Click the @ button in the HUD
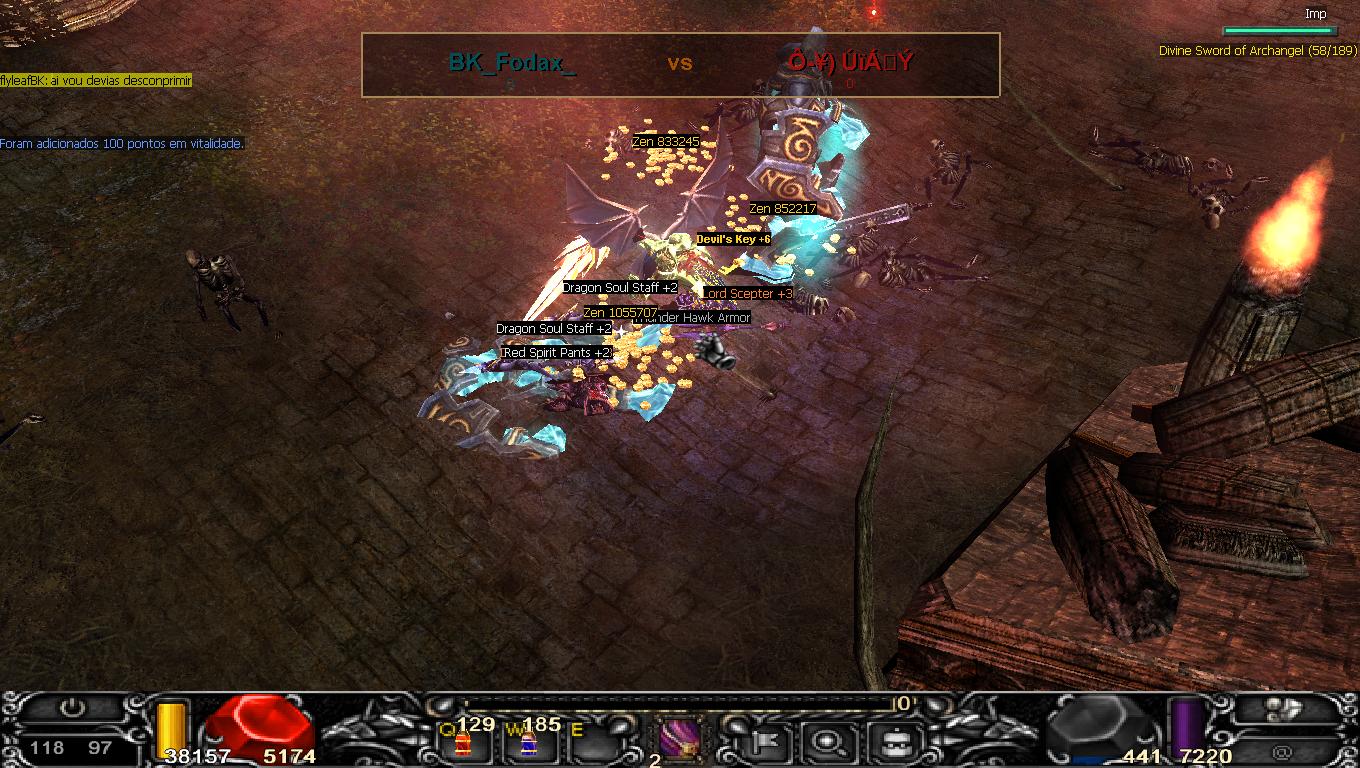Image resolution: width=1360 pixels, height=768 pixels. (x=1283, y=752)
